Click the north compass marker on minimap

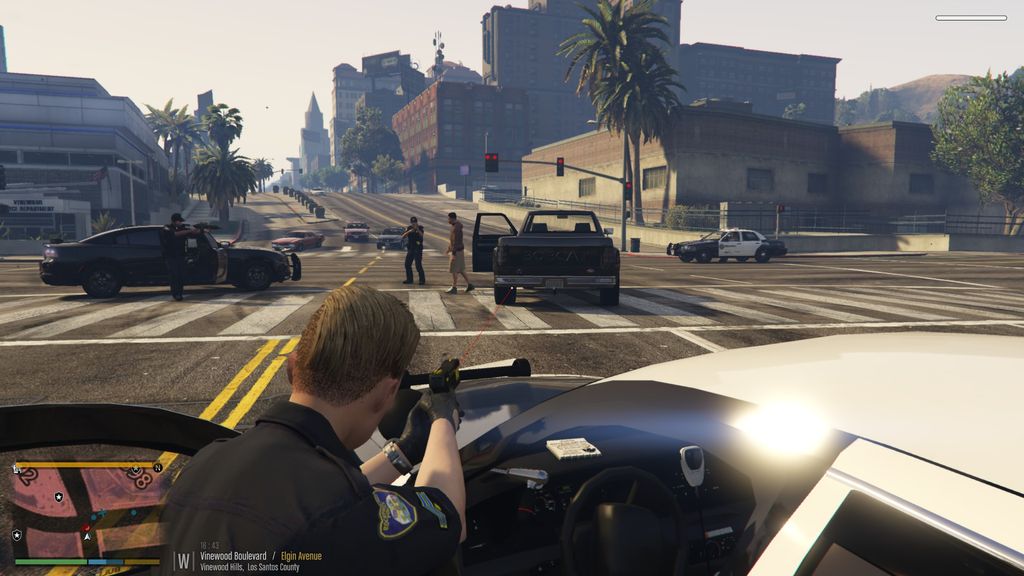(157, 467)
